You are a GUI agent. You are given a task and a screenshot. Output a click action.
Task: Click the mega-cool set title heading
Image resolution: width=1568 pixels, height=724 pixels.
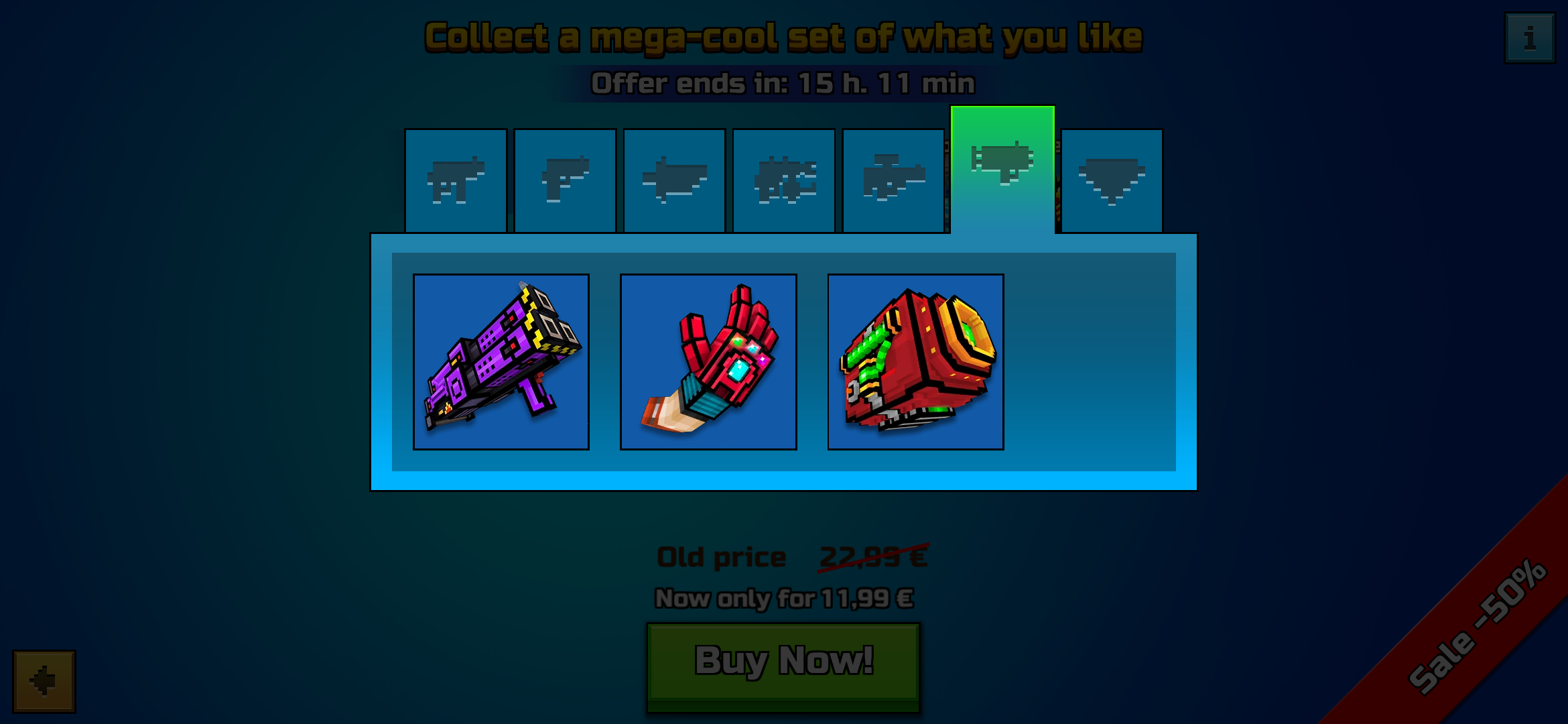784,37
